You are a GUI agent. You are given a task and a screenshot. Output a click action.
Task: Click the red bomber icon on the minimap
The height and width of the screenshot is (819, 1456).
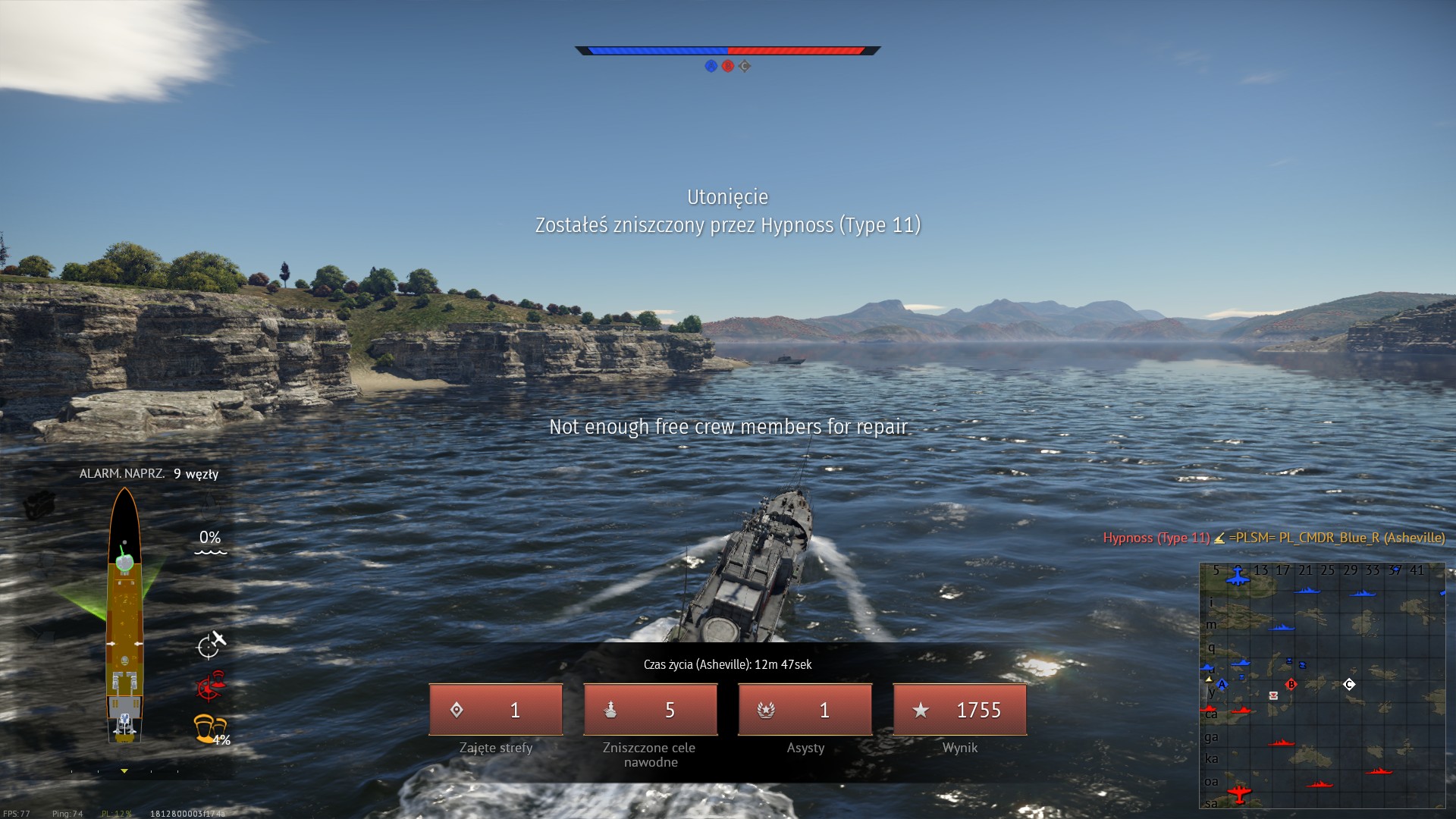1238,793
